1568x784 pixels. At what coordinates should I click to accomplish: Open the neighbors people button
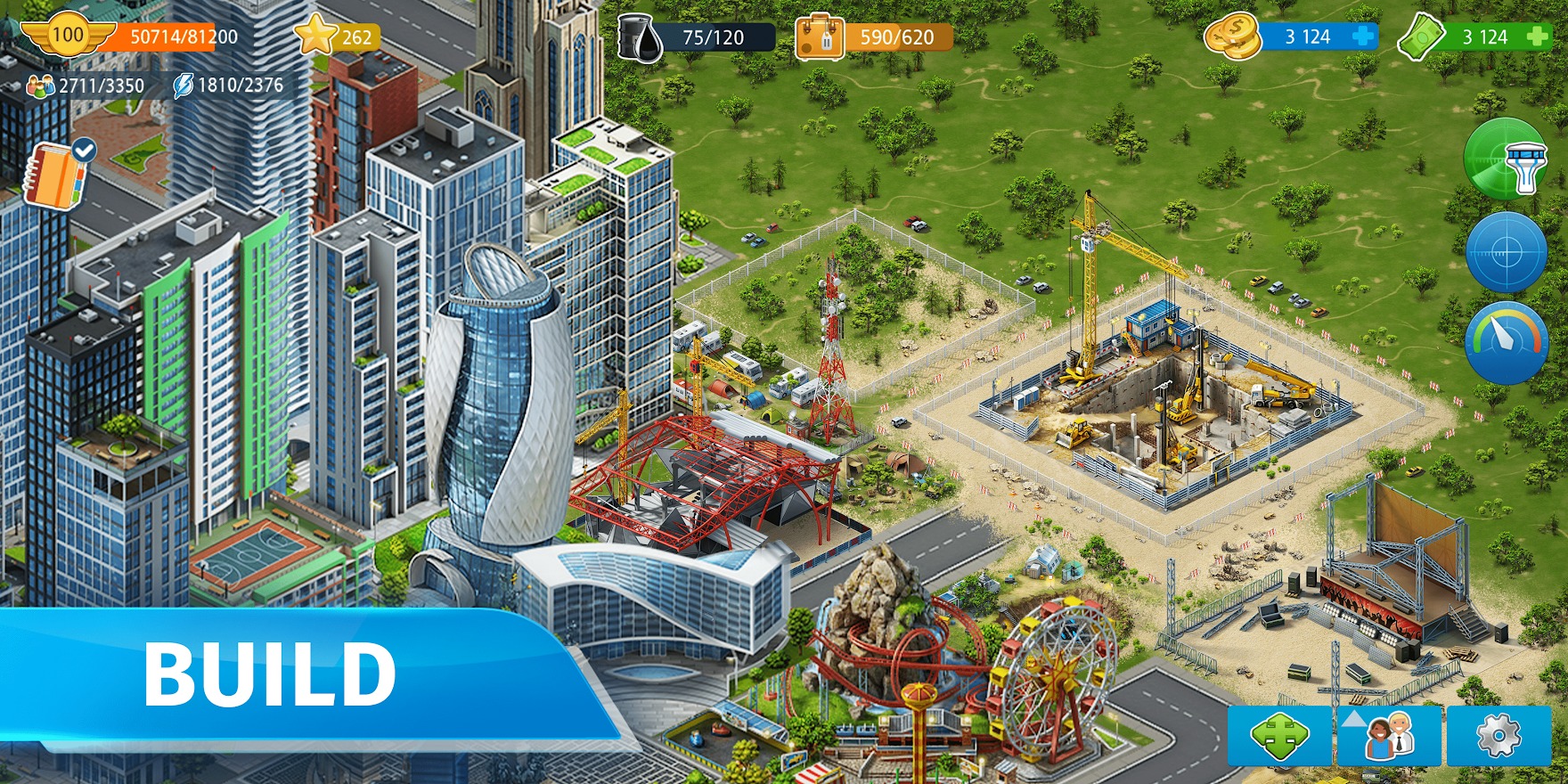pos(1388,737)
